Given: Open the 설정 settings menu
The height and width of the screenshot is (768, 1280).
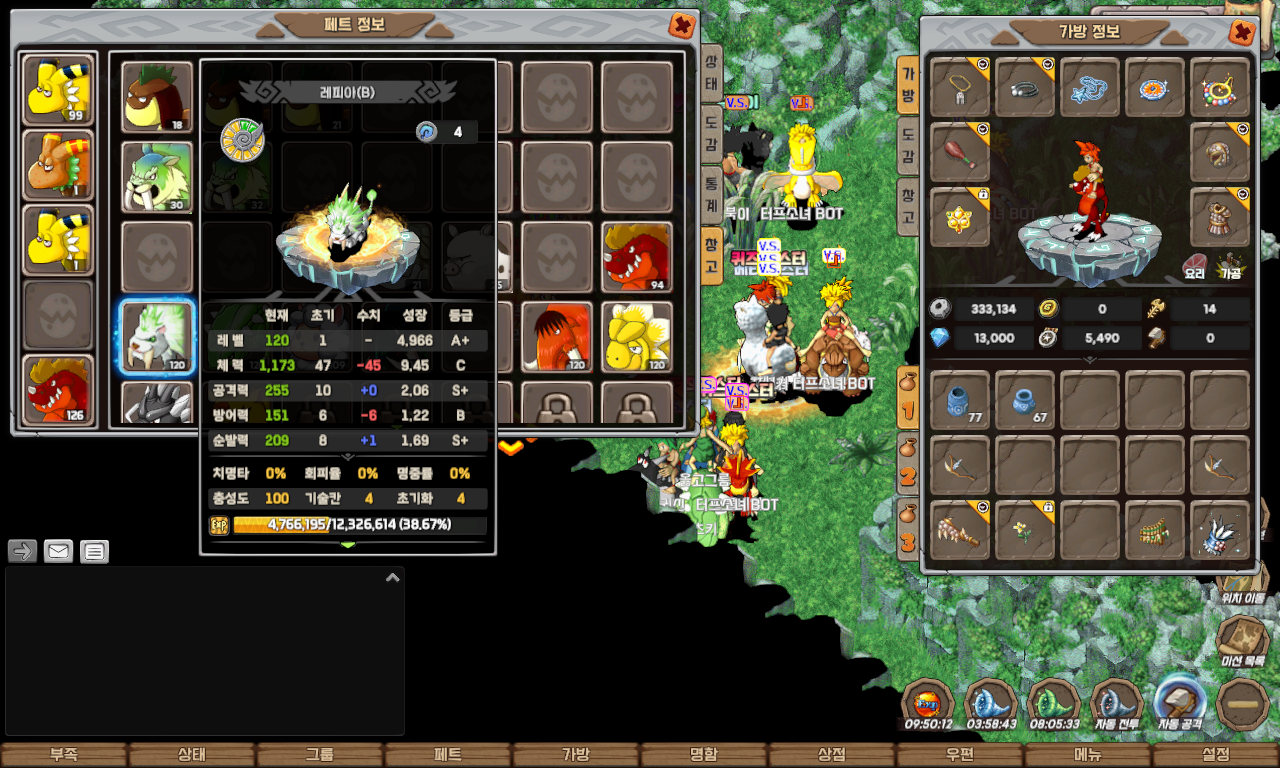Looking at the screenshot, I should coord(1216,755).
